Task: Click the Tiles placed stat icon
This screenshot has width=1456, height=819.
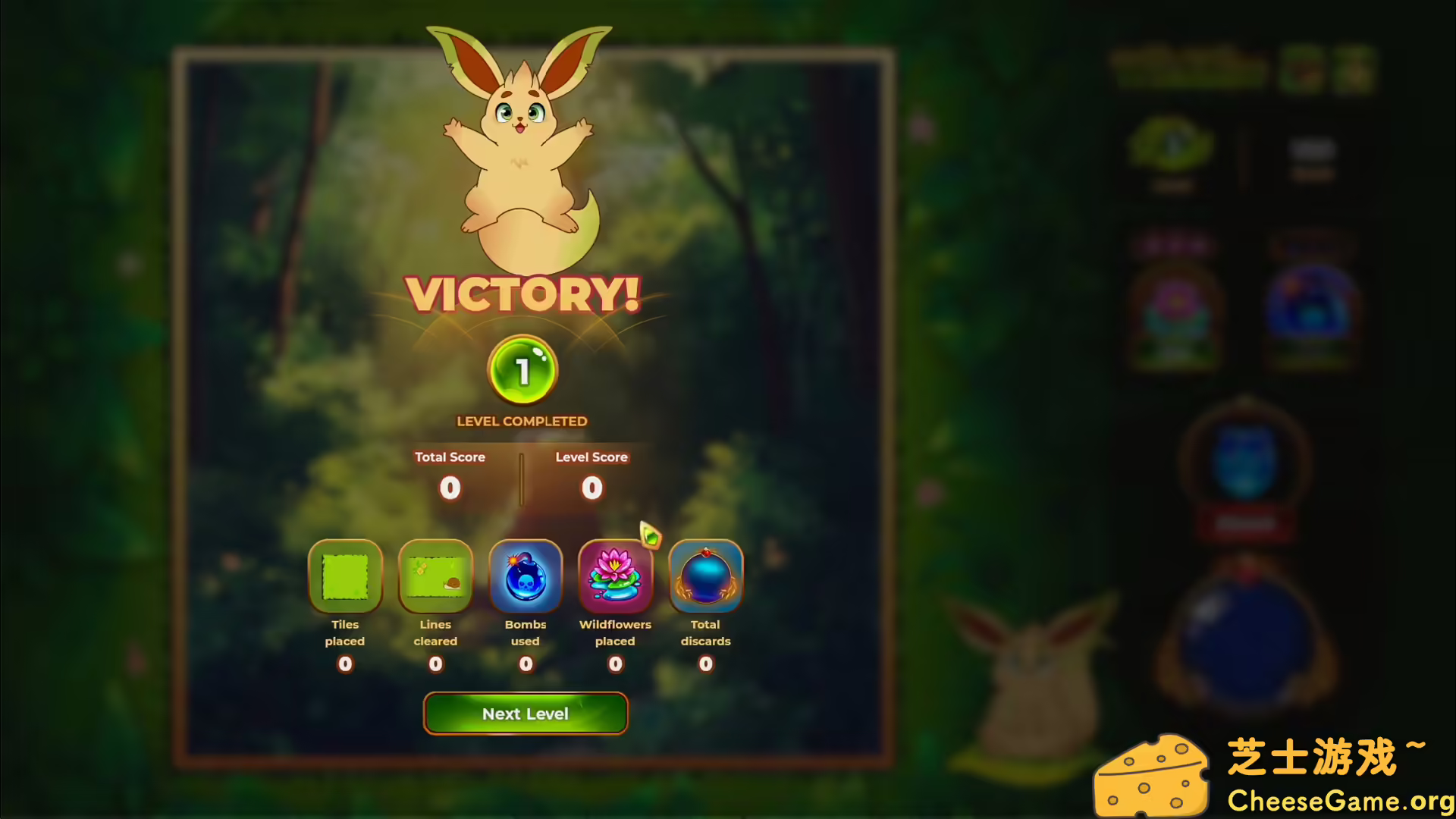Action: (x=345, y=576)
